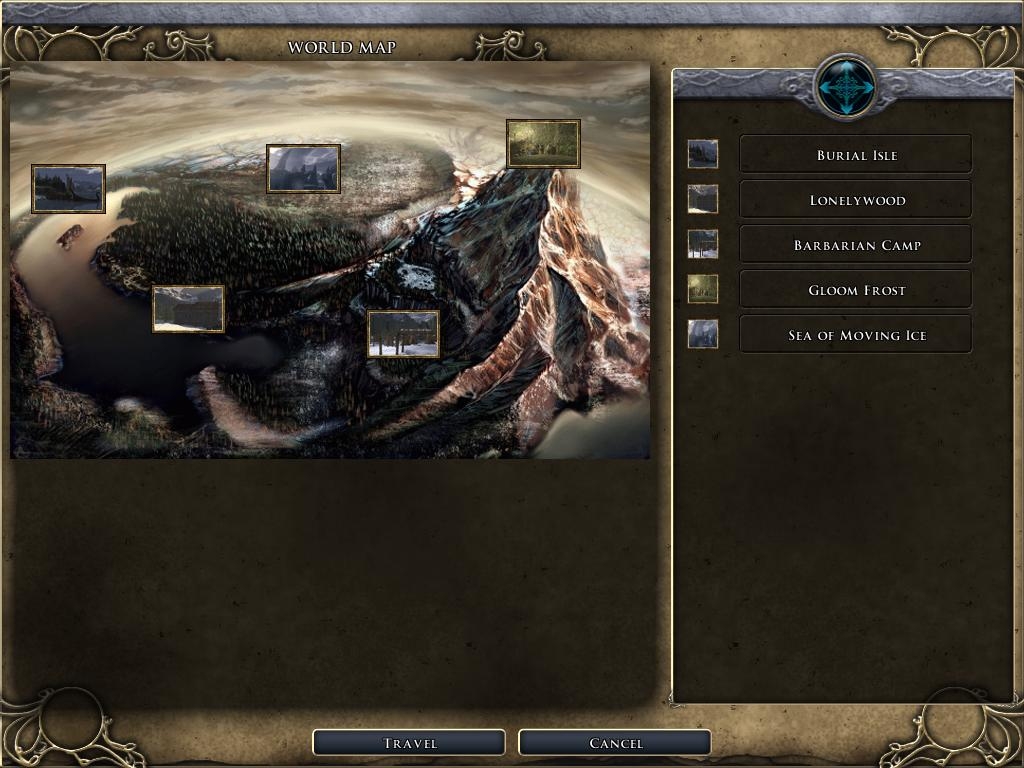Click the small icon beside Barbarian Camp button
Screen dimensions: 1024x768
coord(703,244)
